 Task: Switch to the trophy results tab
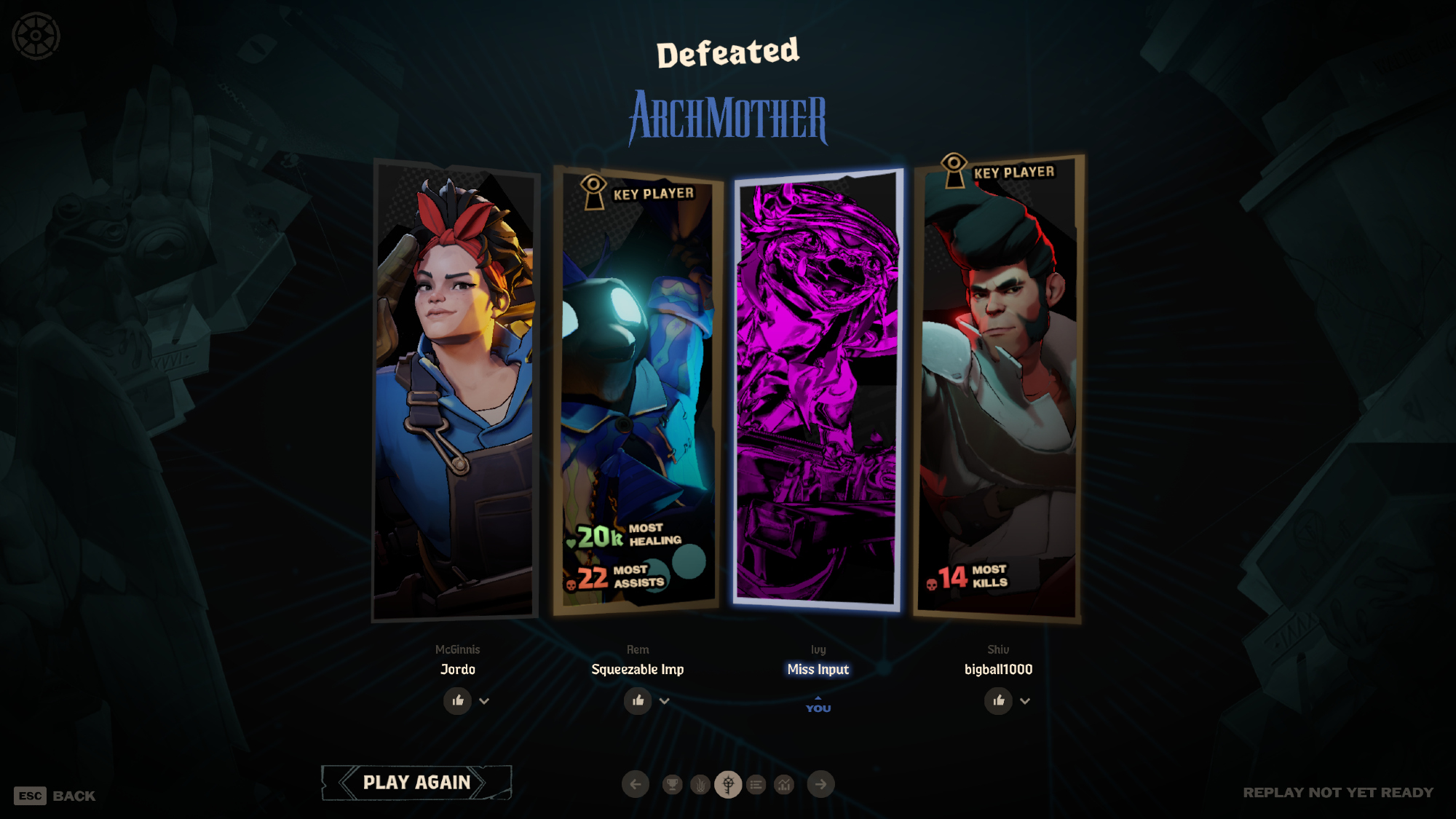pyautogui.click(x=673, y=784)
